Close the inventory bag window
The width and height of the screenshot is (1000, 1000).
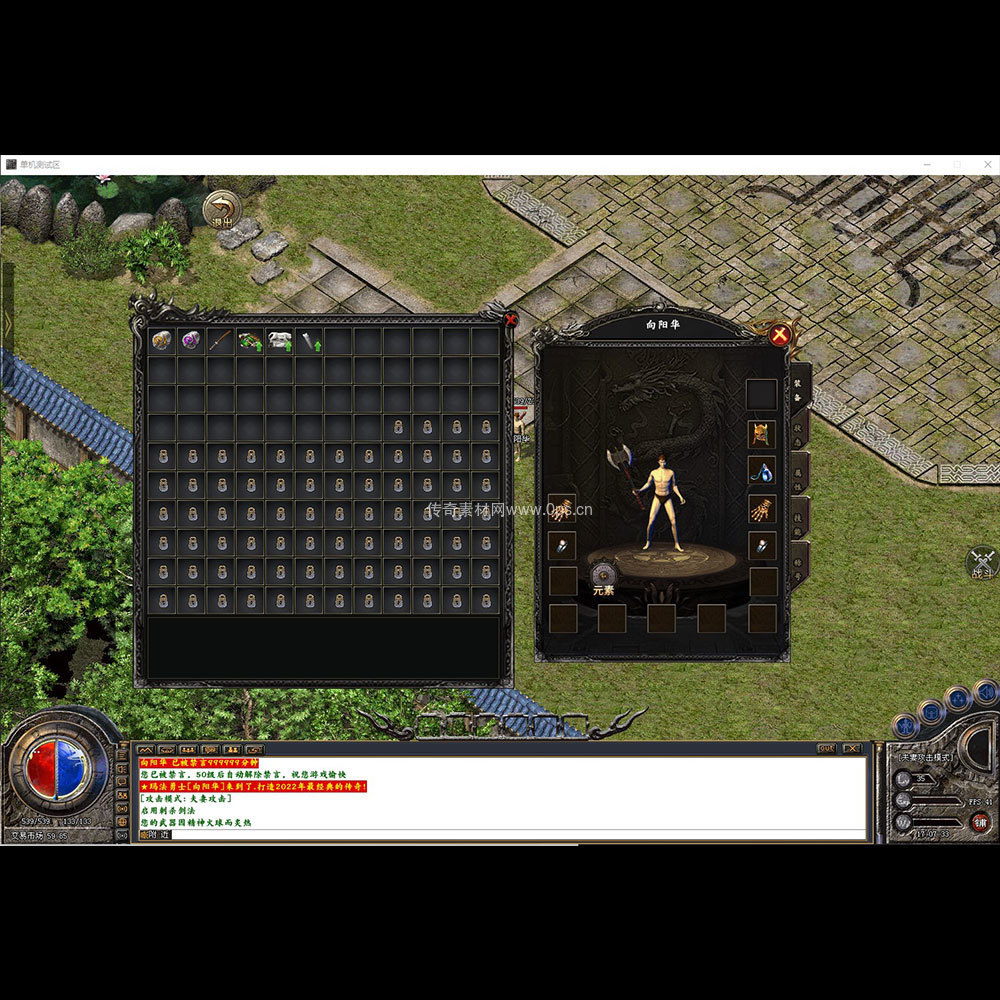pyautogui.click(x=512, y=320)
